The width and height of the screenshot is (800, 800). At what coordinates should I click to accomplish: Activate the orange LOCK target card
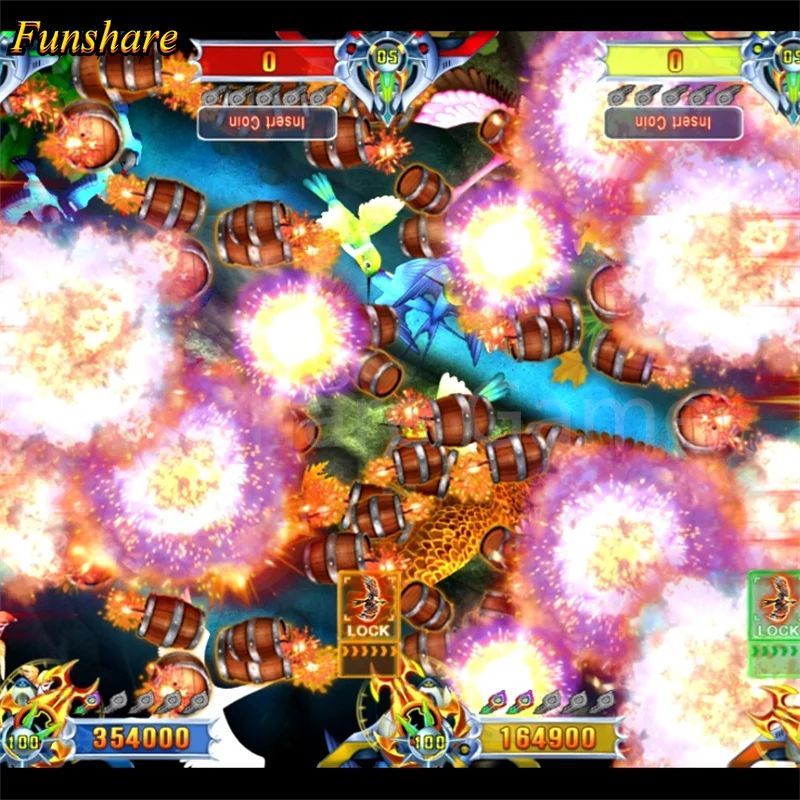tap(368, 621)
